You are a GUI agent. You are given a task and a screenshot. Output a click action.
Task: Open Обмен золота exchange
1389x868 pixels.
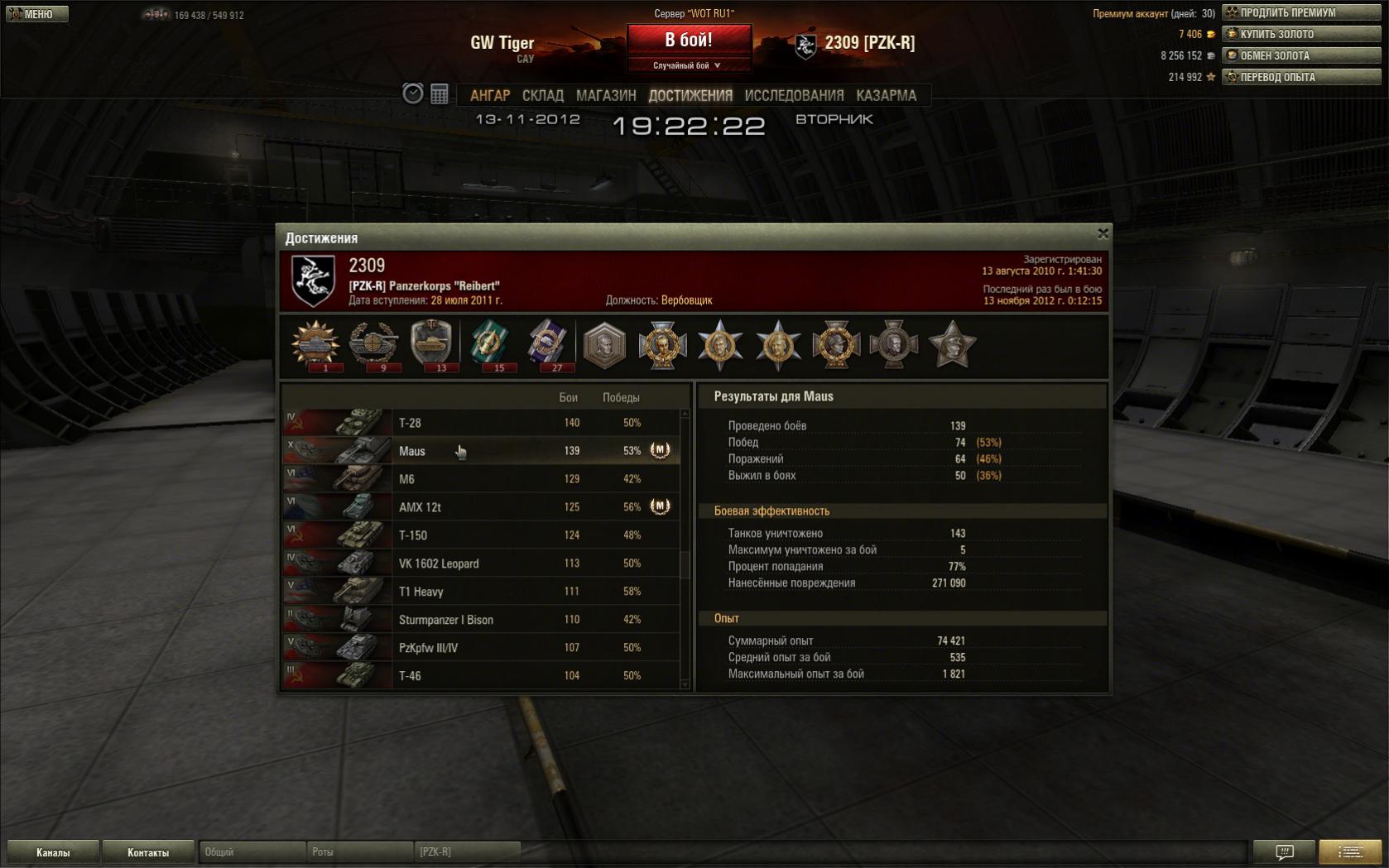pyautogui.click(x=1301, y=55)
